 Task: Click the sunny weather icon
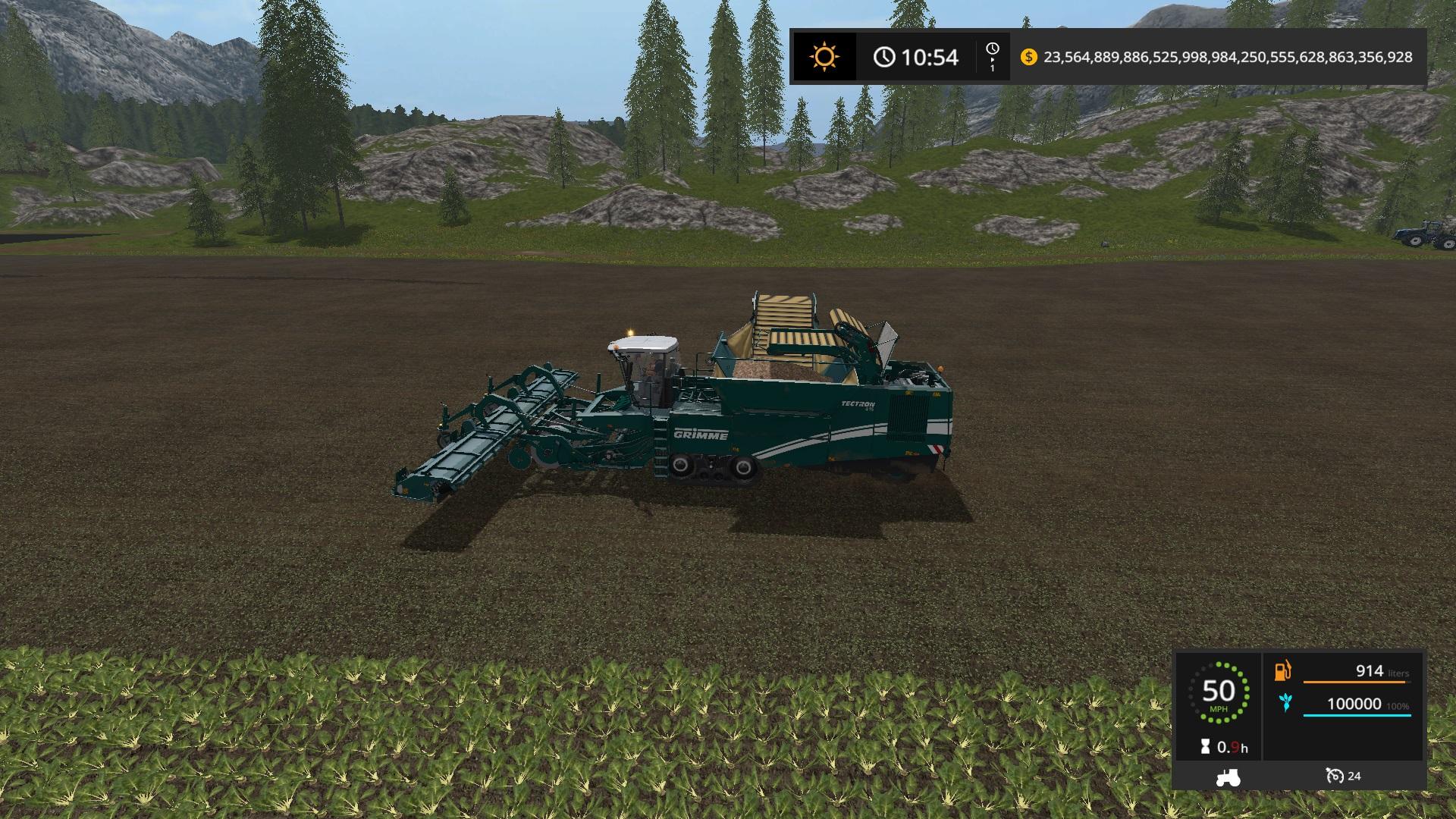[824, 57]
